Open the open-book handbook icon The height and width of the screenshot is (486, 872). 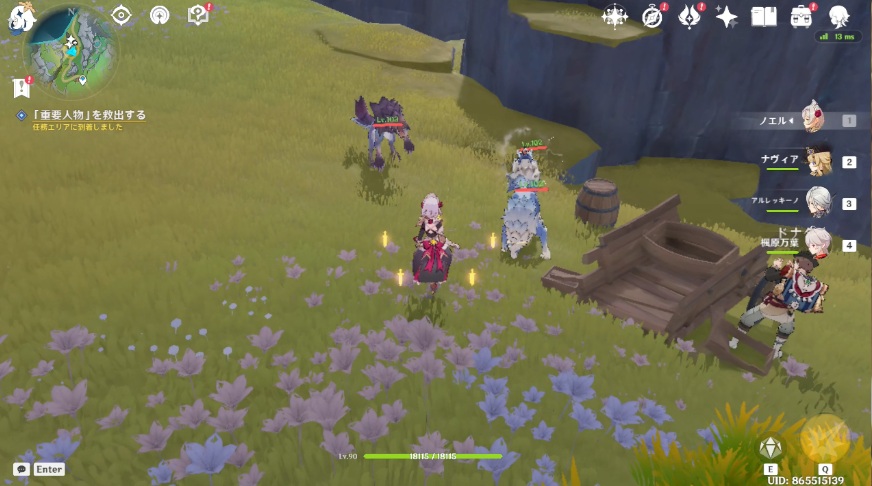tap(764, 16)
